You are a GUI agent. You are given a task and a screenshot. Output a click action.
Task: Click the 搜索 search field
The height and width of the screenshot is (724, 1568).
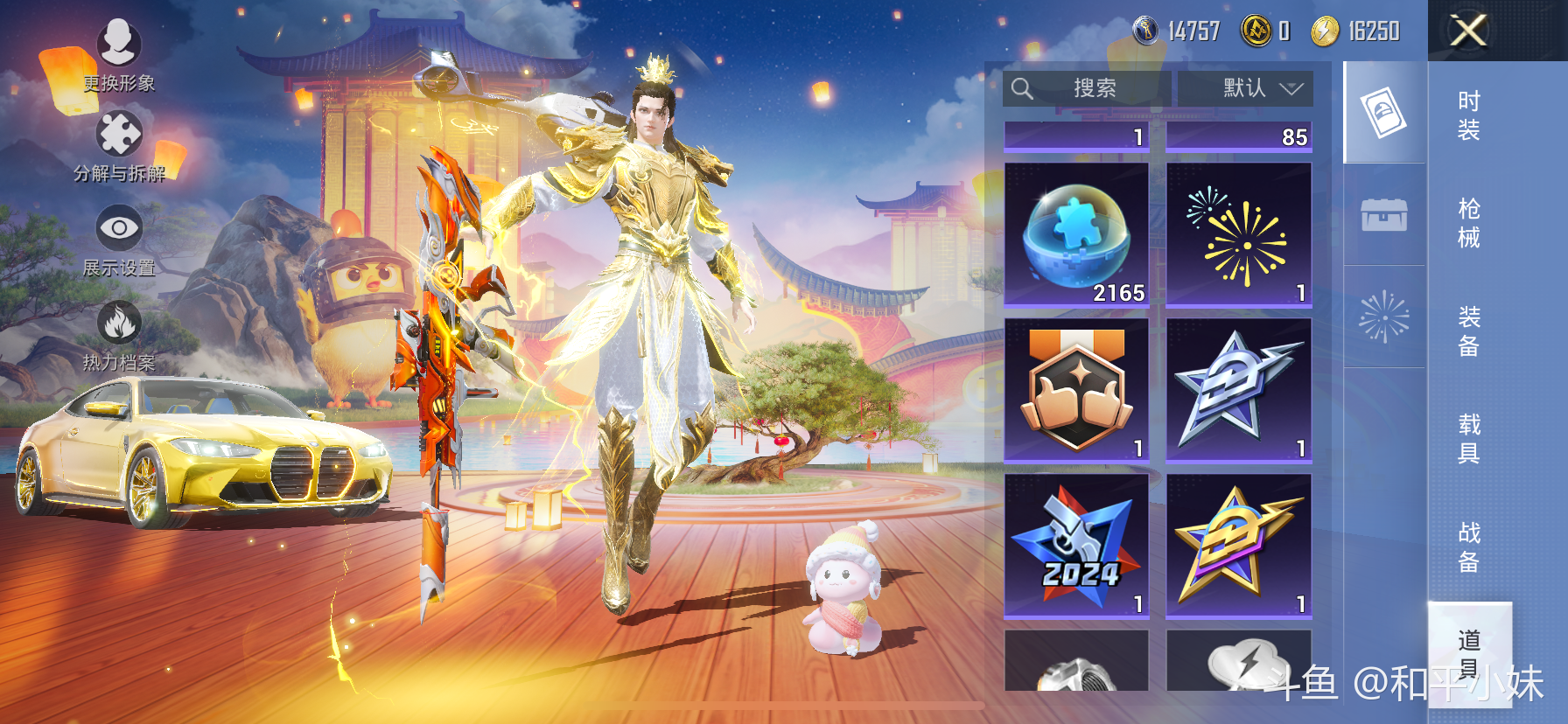(1086, 88)
